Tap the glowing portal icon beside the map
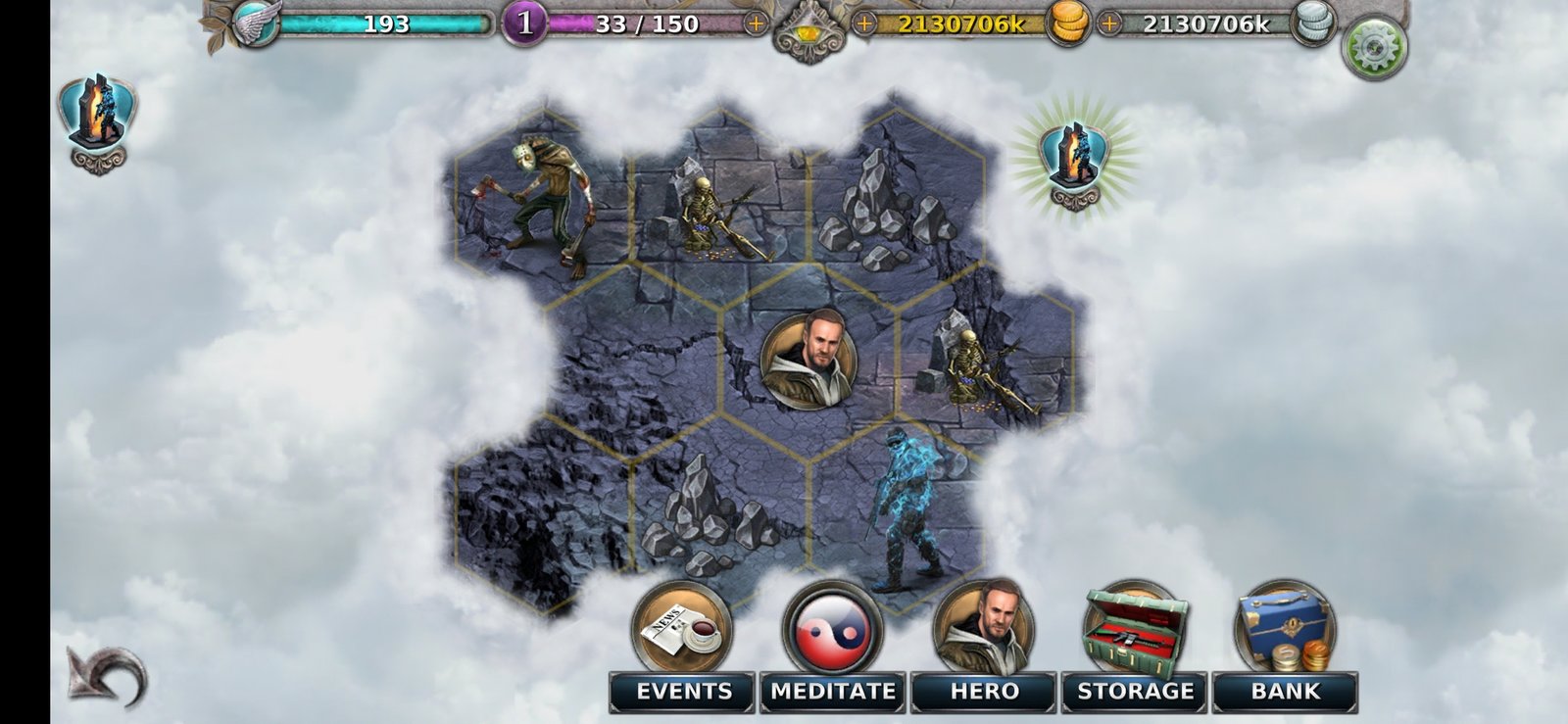Screen dimensions: 1568x724 click(1074, 157)
